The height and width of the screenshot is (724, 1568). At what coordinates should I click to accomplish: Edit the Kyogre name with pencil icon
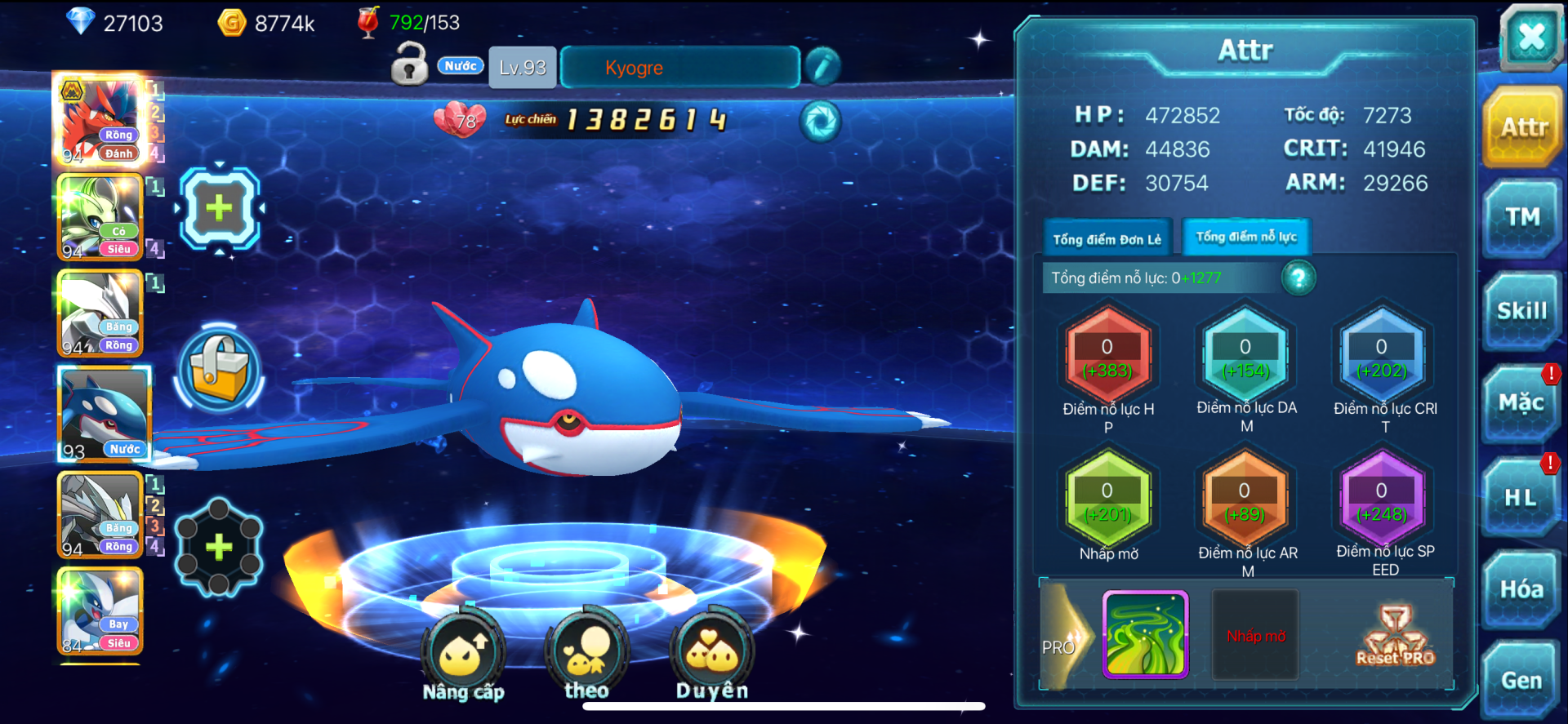point(822,67)
